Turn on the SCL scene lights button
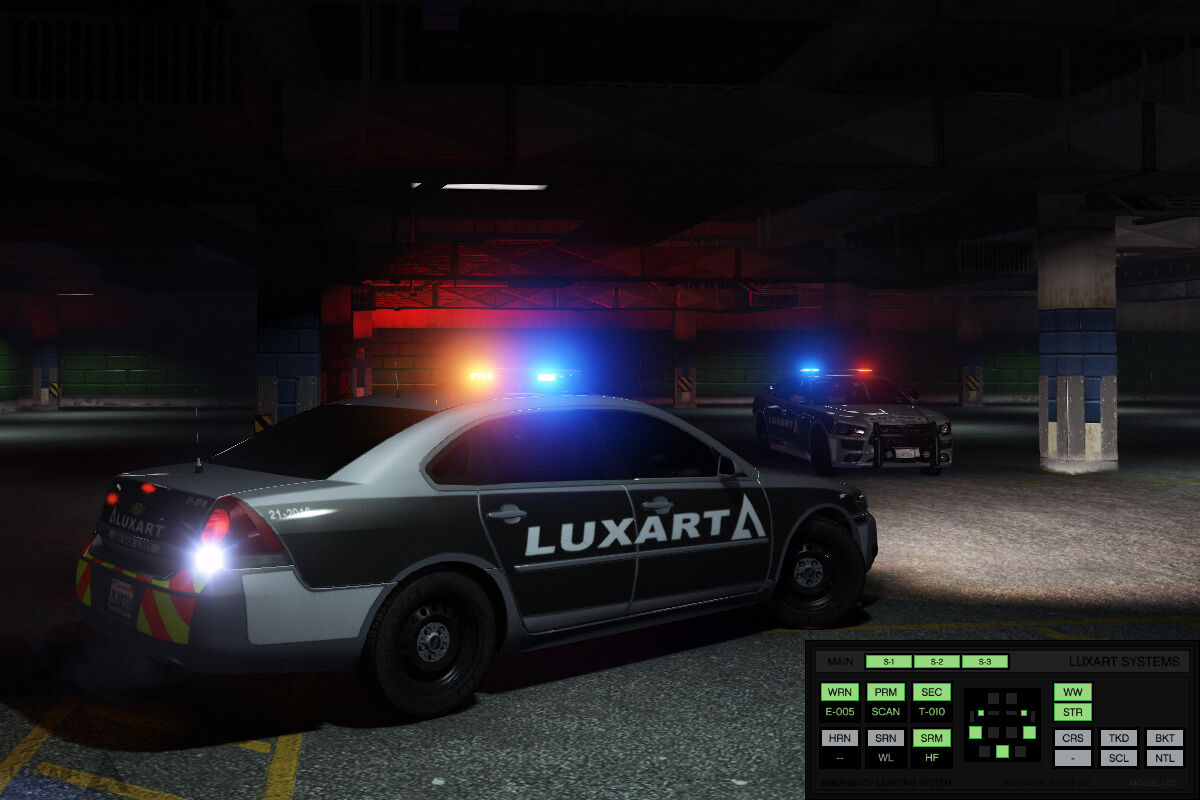 point(1119,758)
